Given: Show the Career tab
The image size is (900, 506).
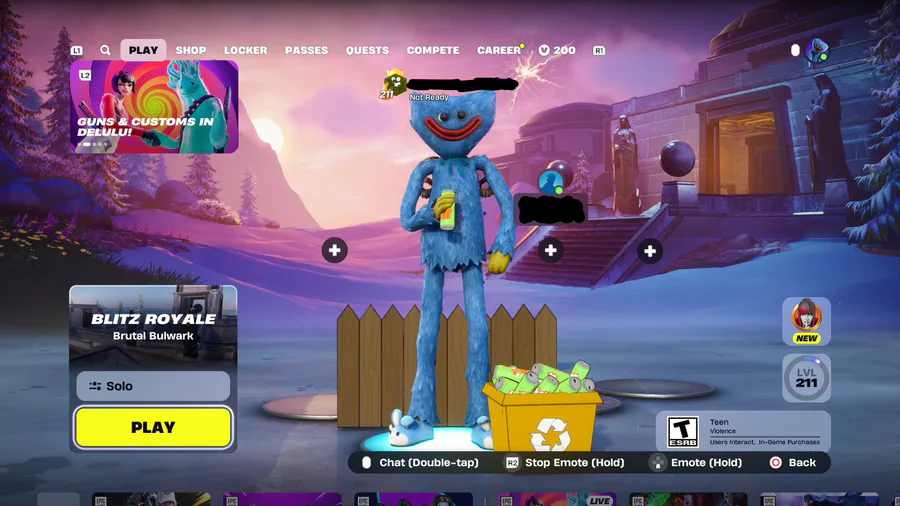Looking at the screenshot, I should pyautogui.click(x=498, y=50).
